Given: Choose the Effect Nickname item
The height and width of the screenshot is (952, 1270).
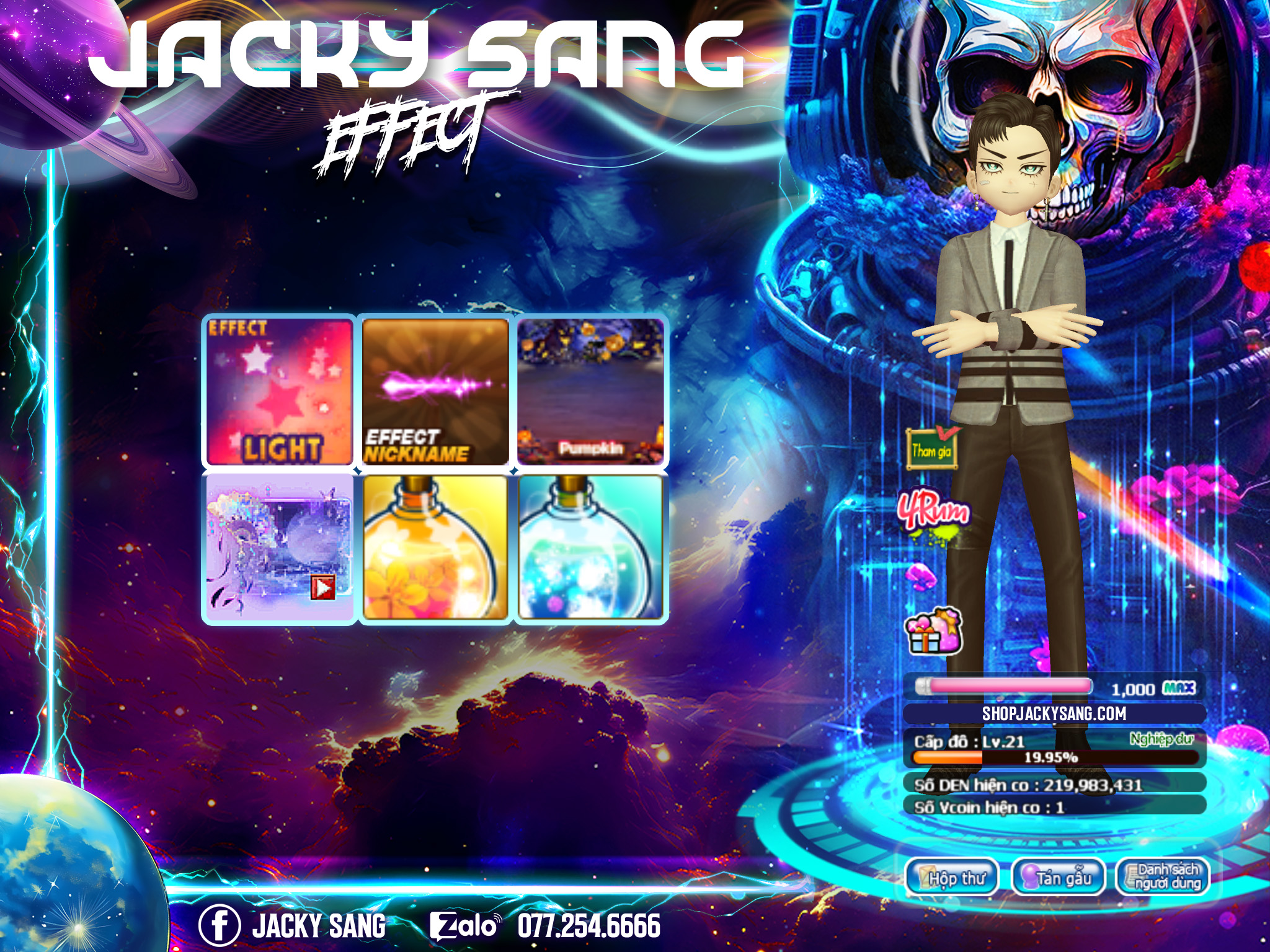Looking at the screenshot, I should (x=435, y=392).
